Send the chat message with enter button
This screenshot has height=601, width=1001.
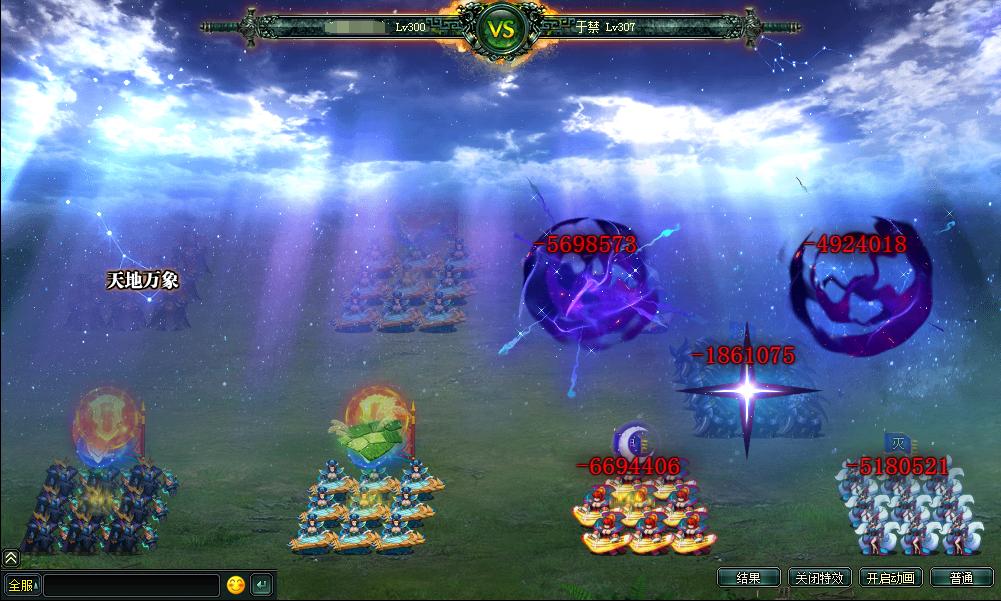261,584
